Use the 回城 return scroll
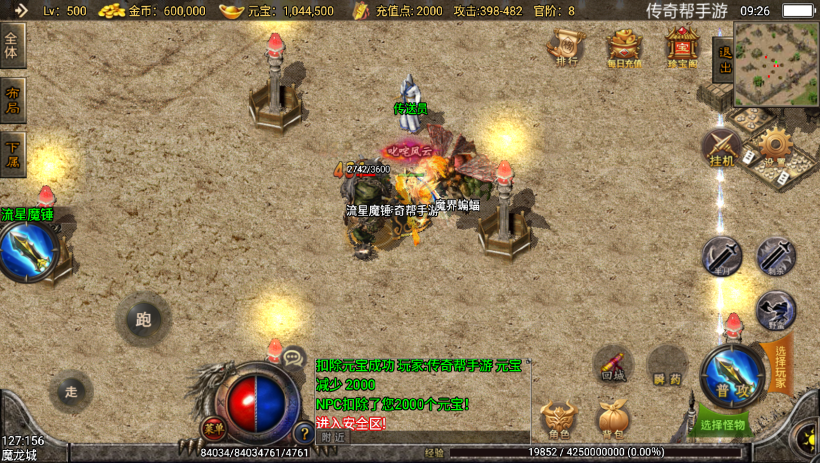 click(x=612, y=366)
